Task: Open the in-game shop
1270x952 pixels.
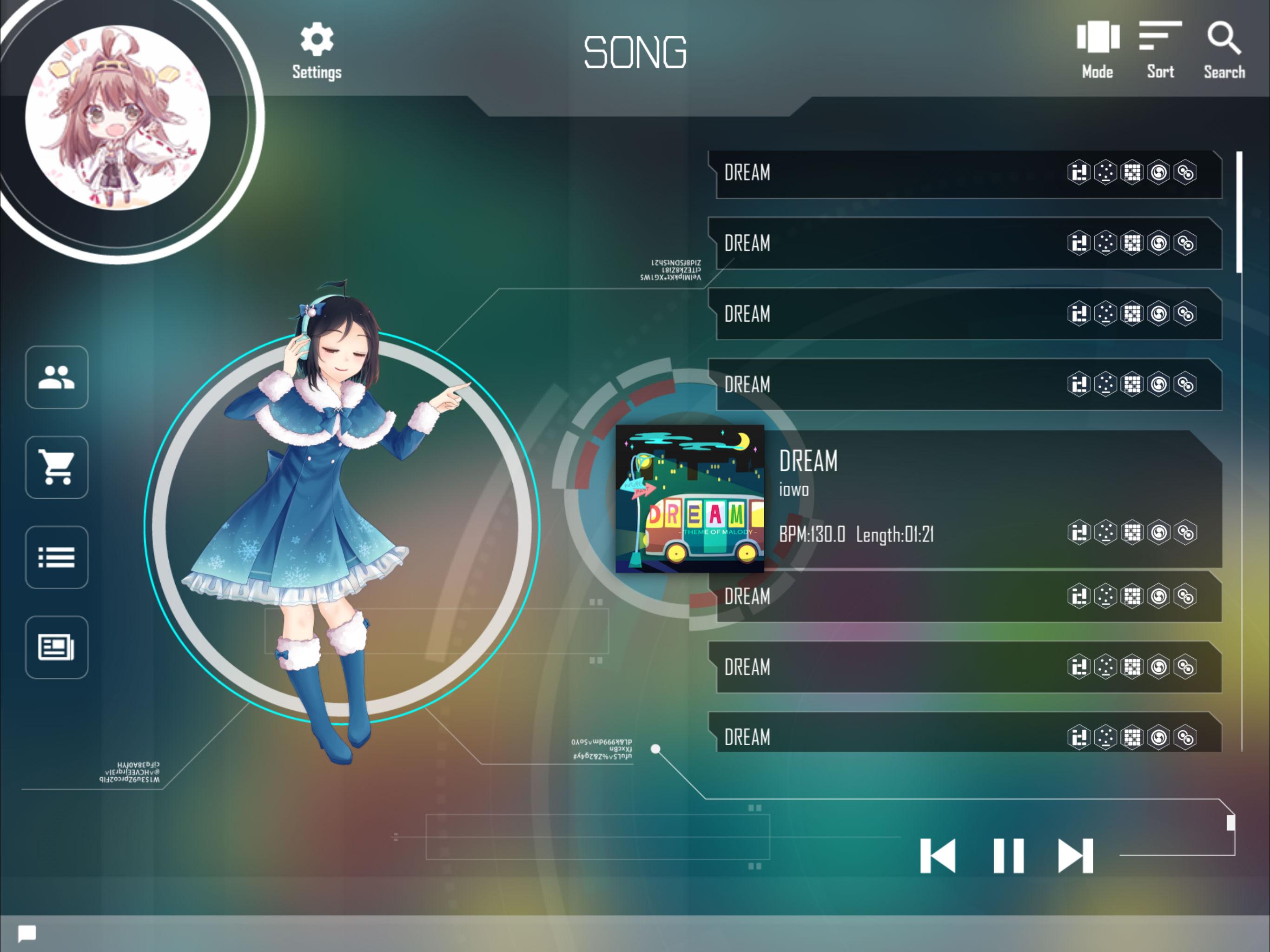Action: pyautogui.click(x=56, y=467)
